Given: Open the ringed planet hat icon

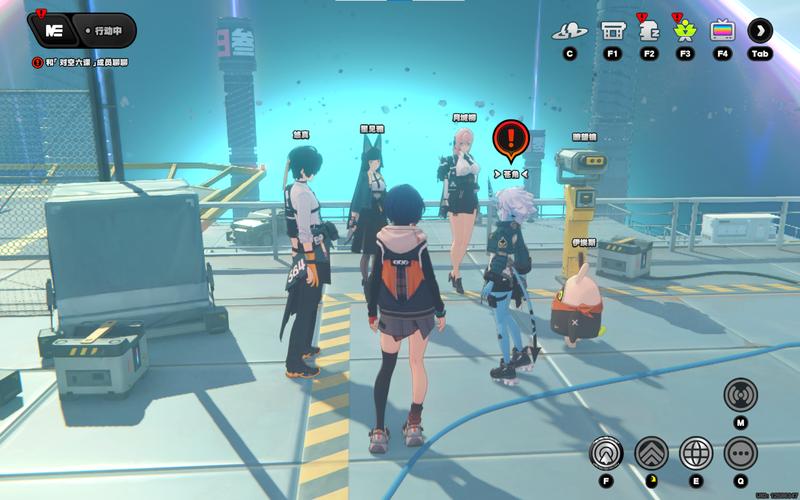Looking at the screenshot, I should pos(569,30).
